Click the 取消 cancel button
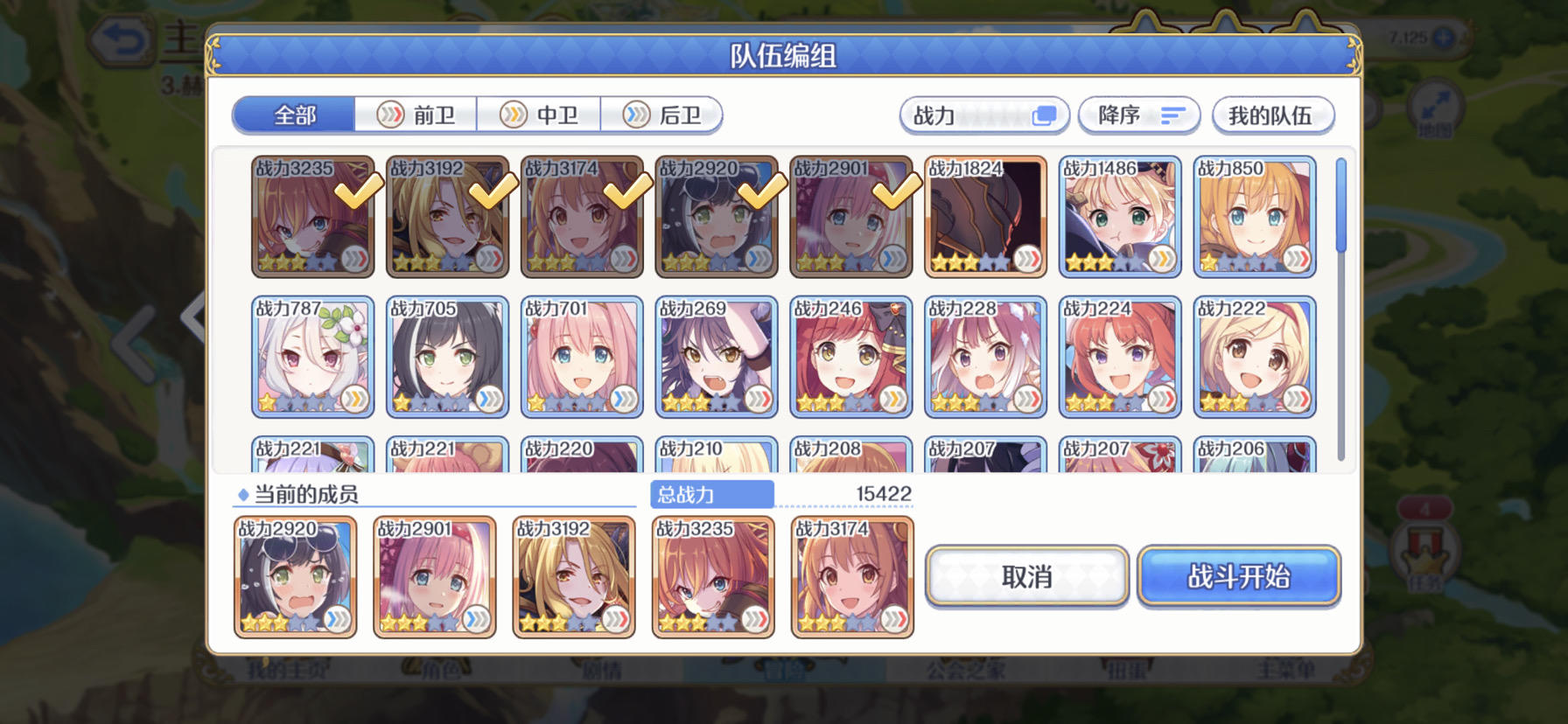 tap(1025, 576)
